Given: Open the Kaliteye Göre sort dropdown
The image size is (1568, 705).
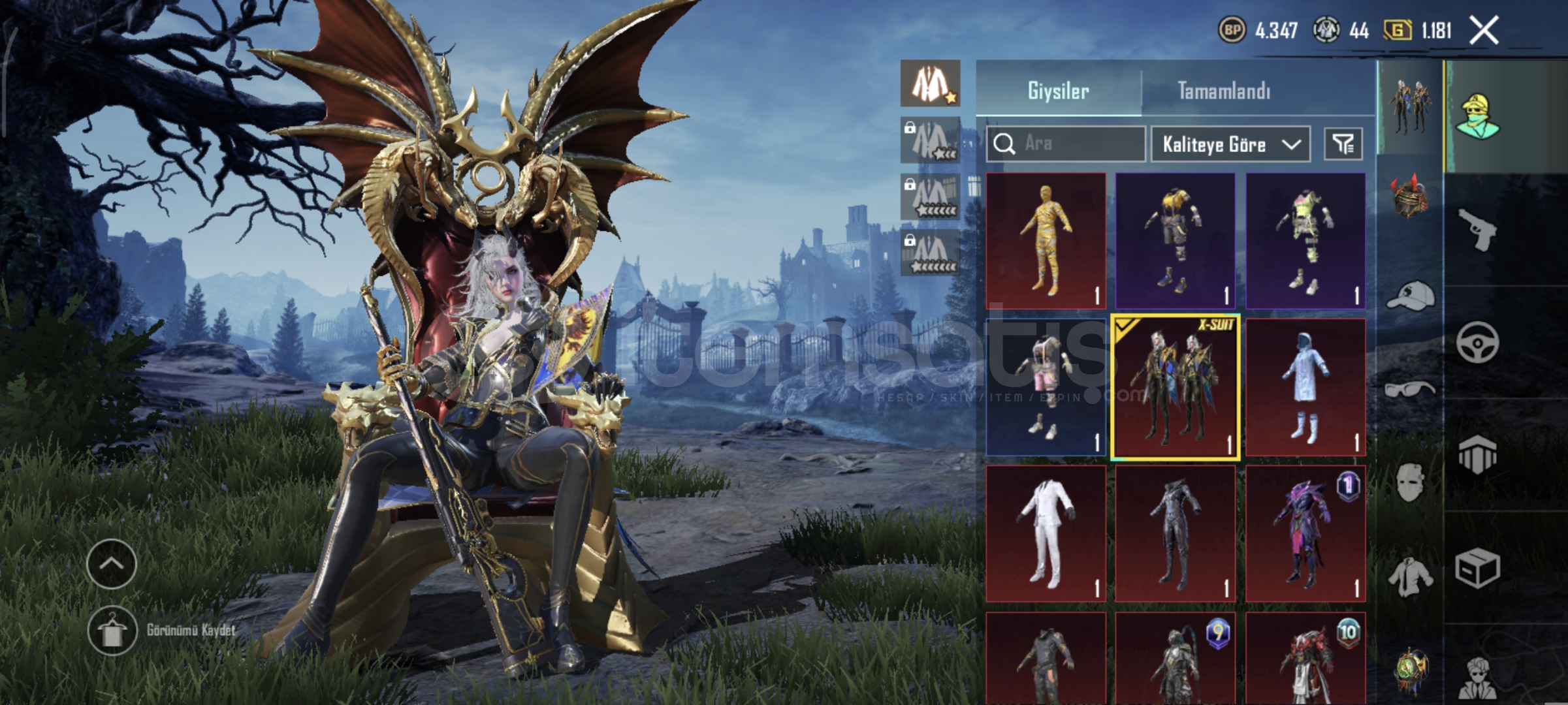Looking at the screenshot, I should [1230, 144].
